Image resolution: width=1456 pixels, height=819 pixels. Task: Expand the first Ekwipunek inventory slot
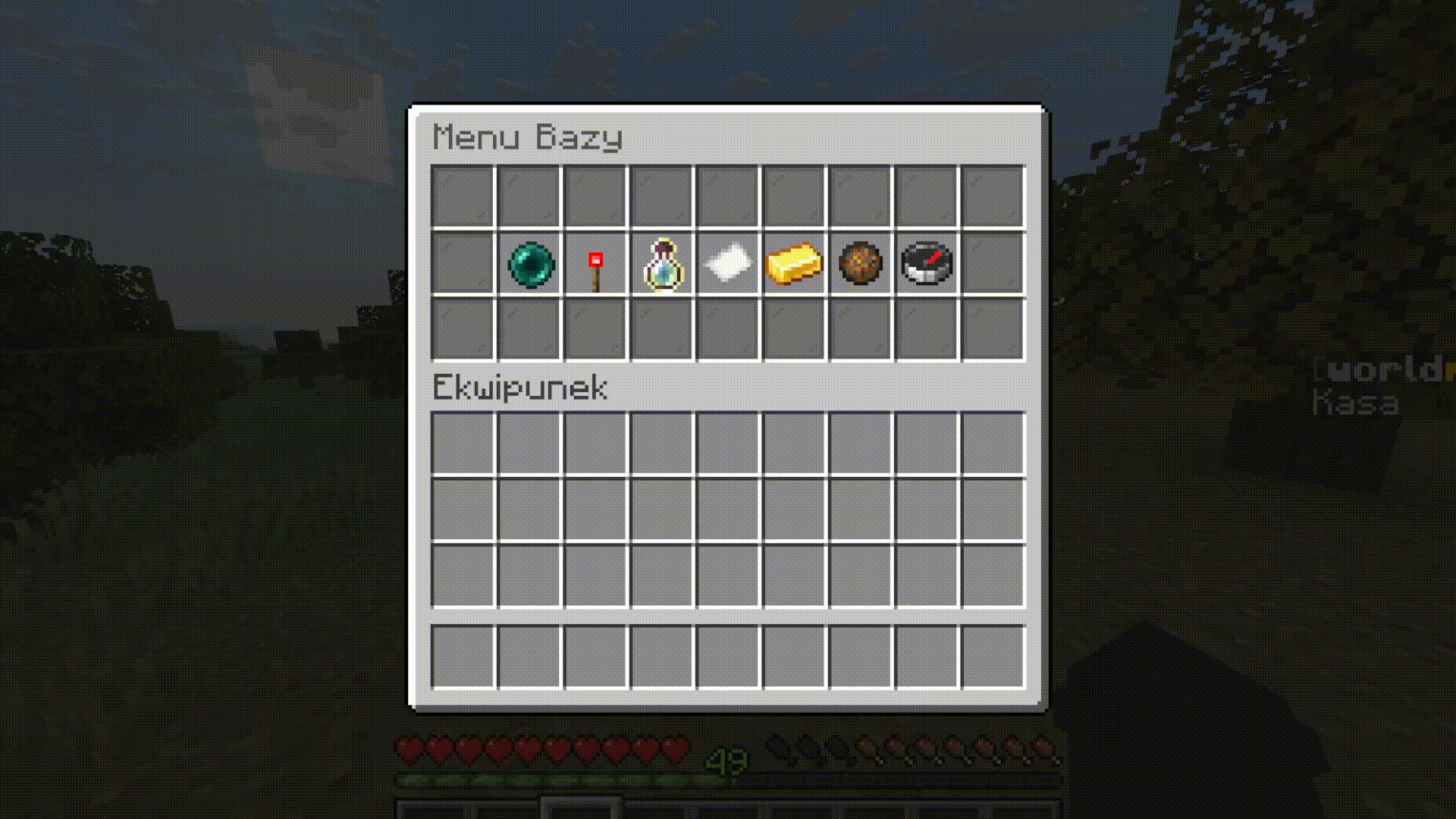click(x=463, y=443)
